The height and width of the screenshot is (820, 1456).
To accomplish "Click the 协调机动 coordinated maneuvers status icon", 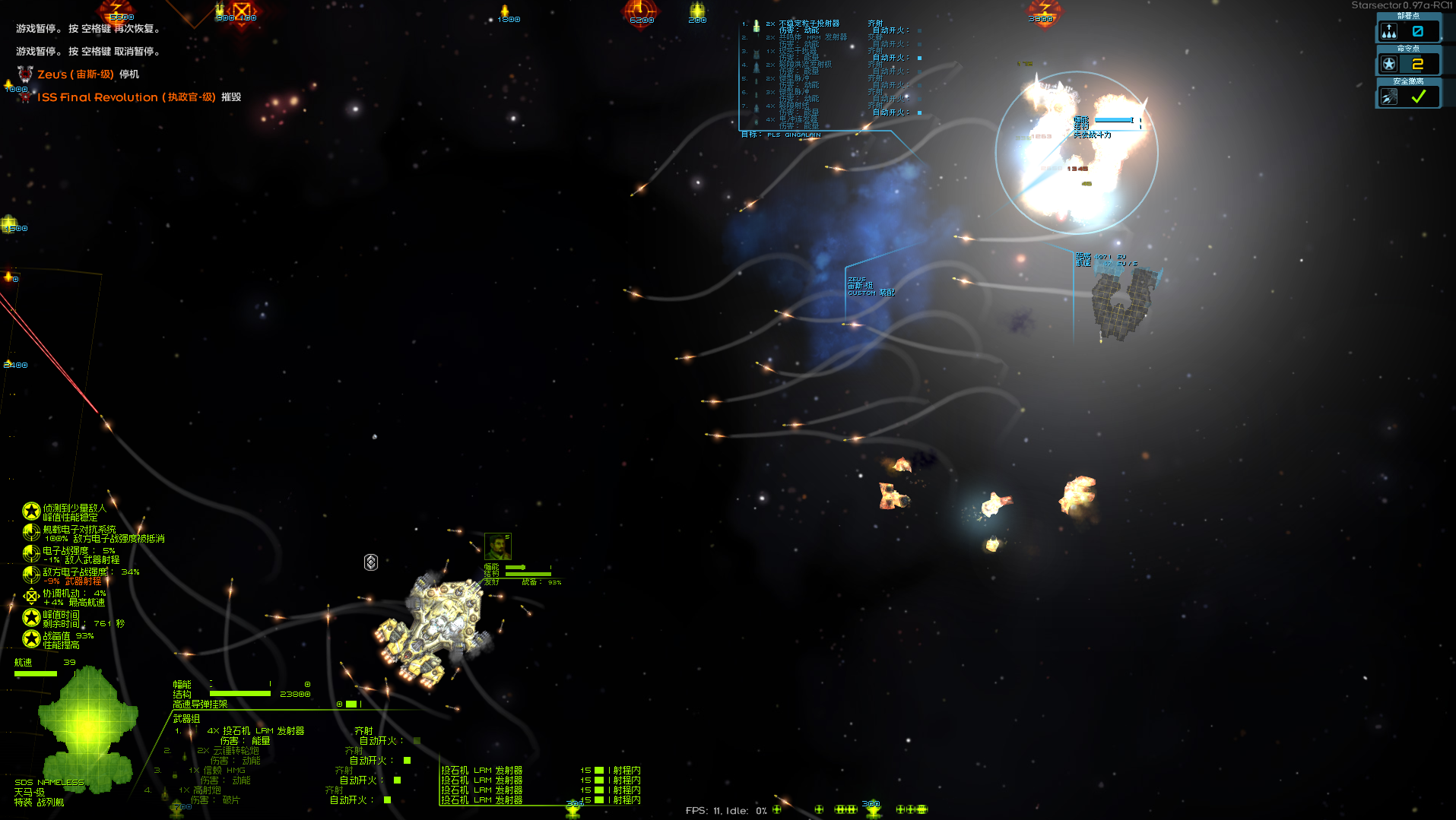I will pos(31,597).
